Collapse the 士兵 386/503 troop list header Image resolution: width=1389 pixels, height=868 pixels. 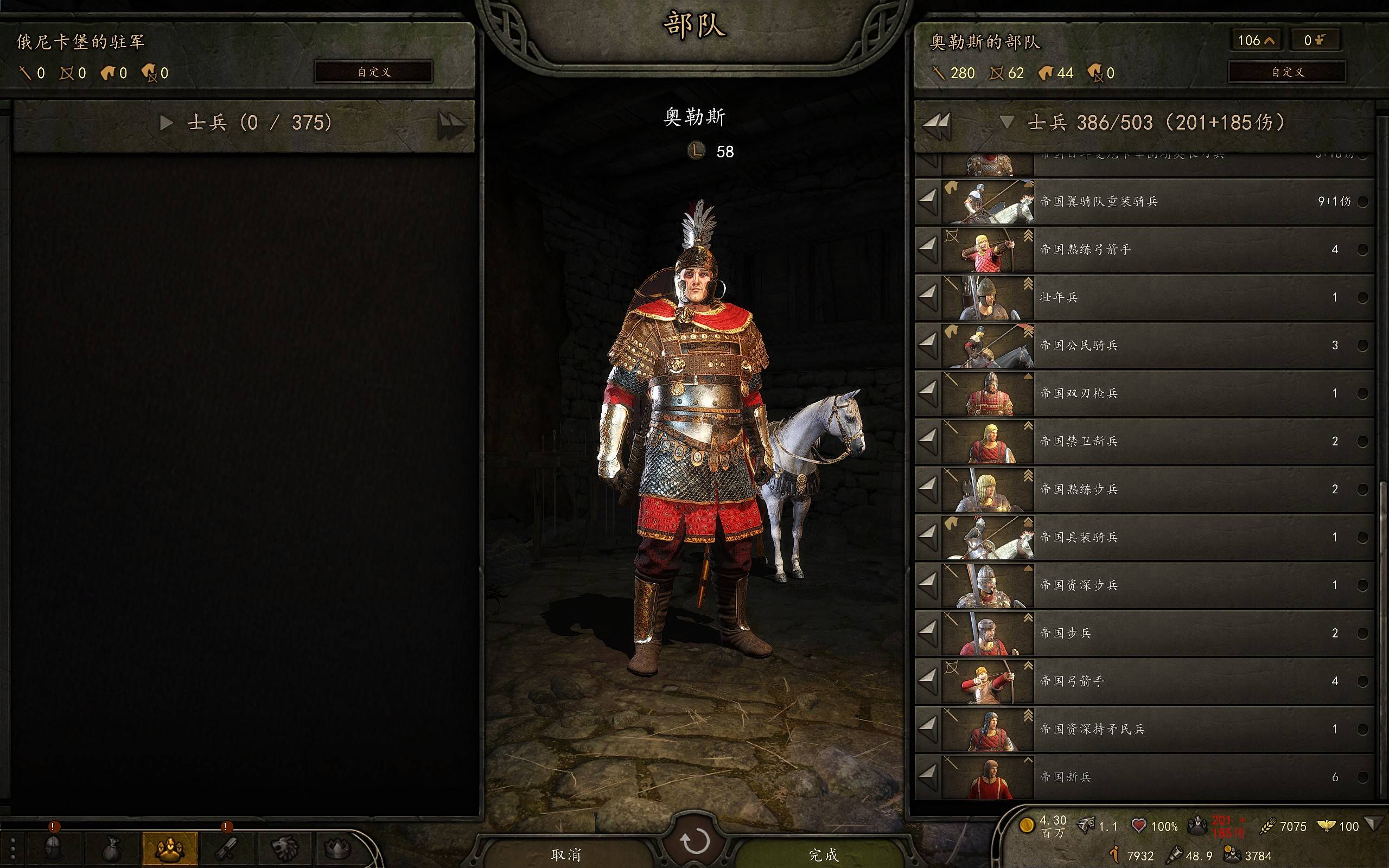(1006, 122)
